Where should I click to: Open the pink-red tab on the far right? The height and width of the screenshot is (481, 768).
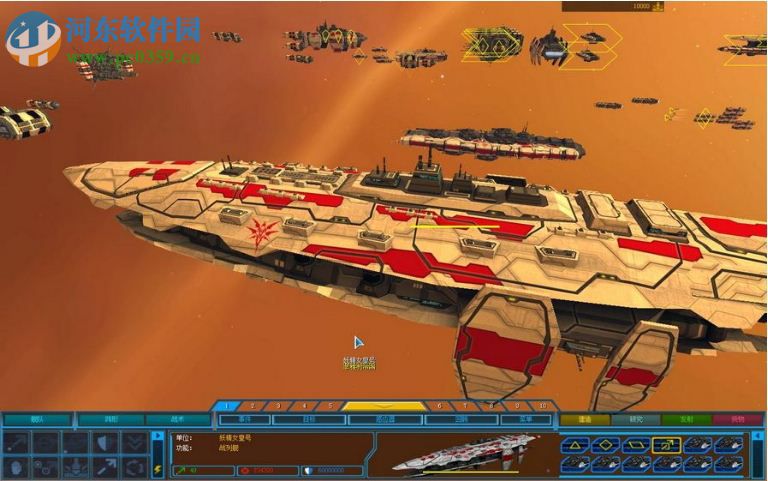[738, 420]
